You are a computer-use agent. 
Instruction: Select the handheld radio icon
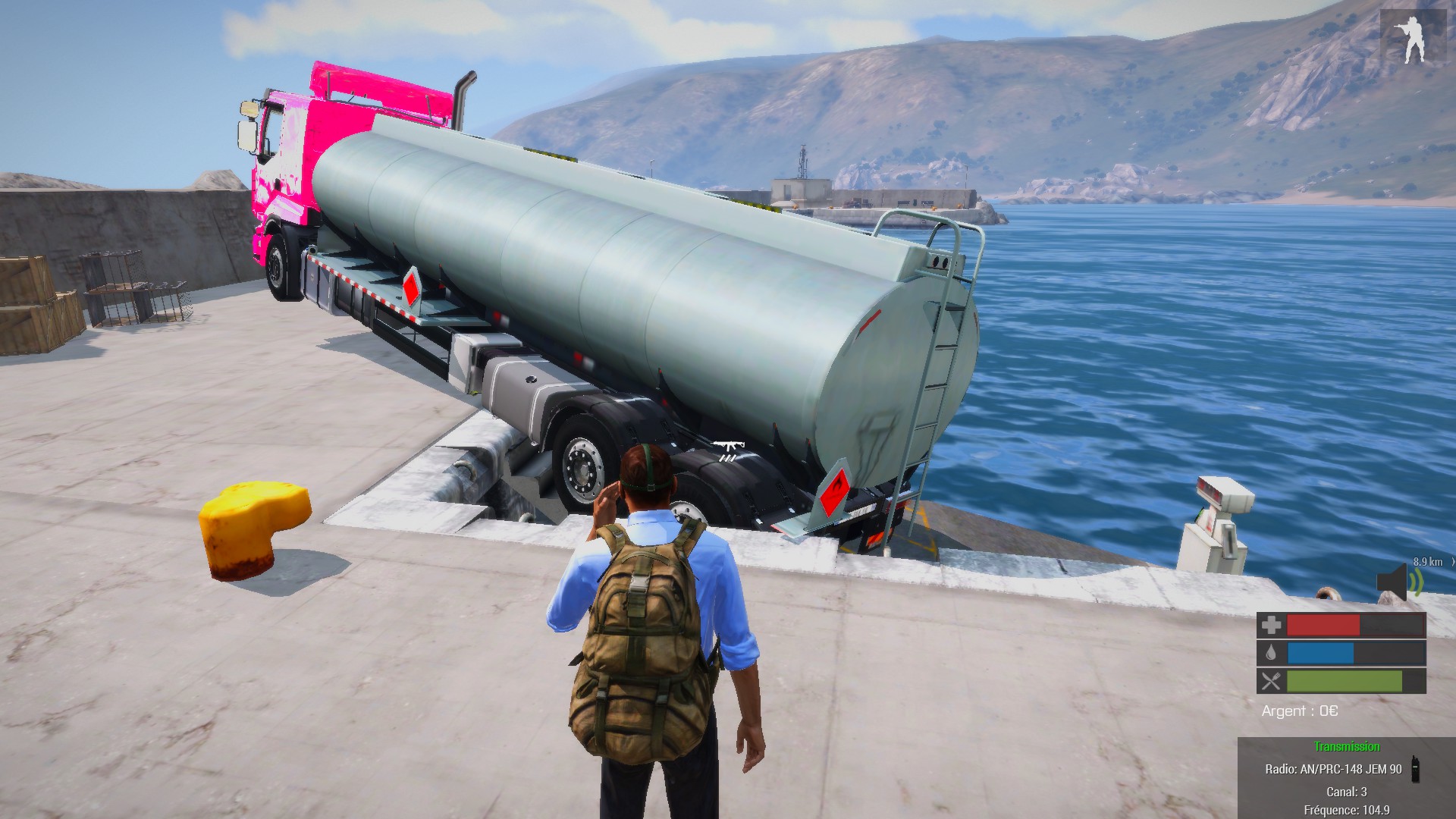point(1415,768)
